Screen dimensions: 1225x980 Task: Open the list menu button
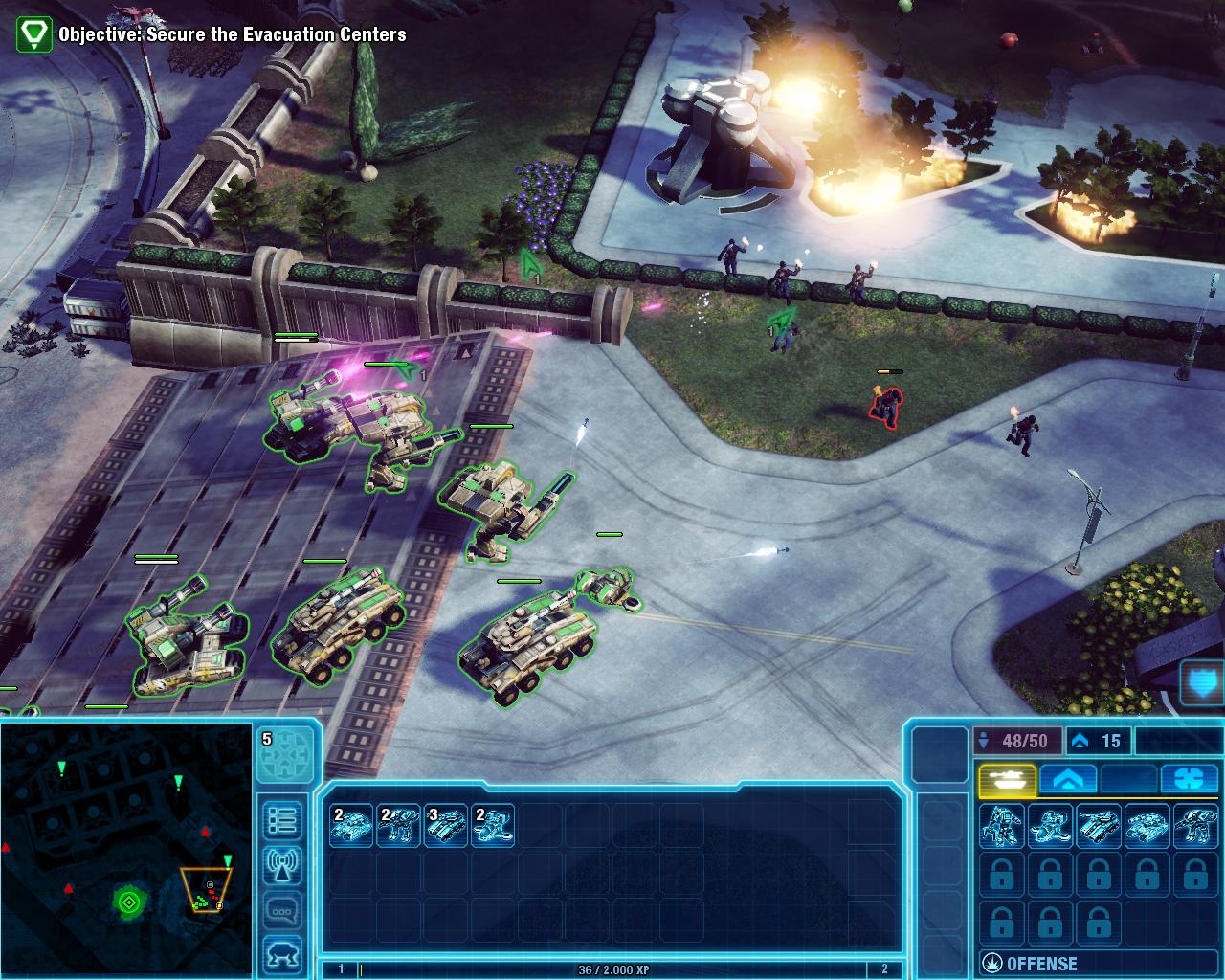[x=283, y=820]
